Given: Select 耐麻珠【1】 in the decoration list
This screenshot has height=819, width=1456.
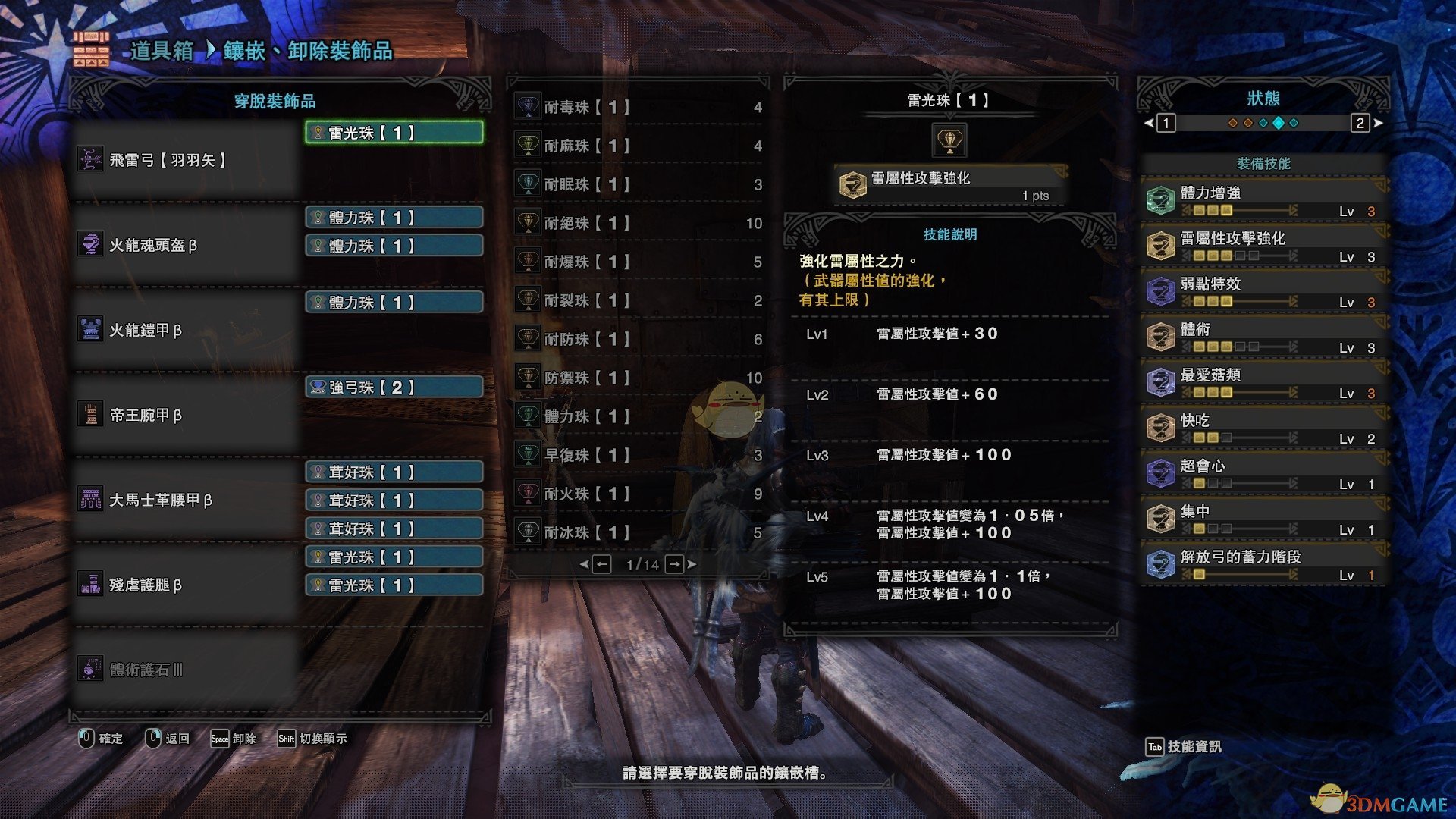Looking at the screenshot, I should point(639,146).
